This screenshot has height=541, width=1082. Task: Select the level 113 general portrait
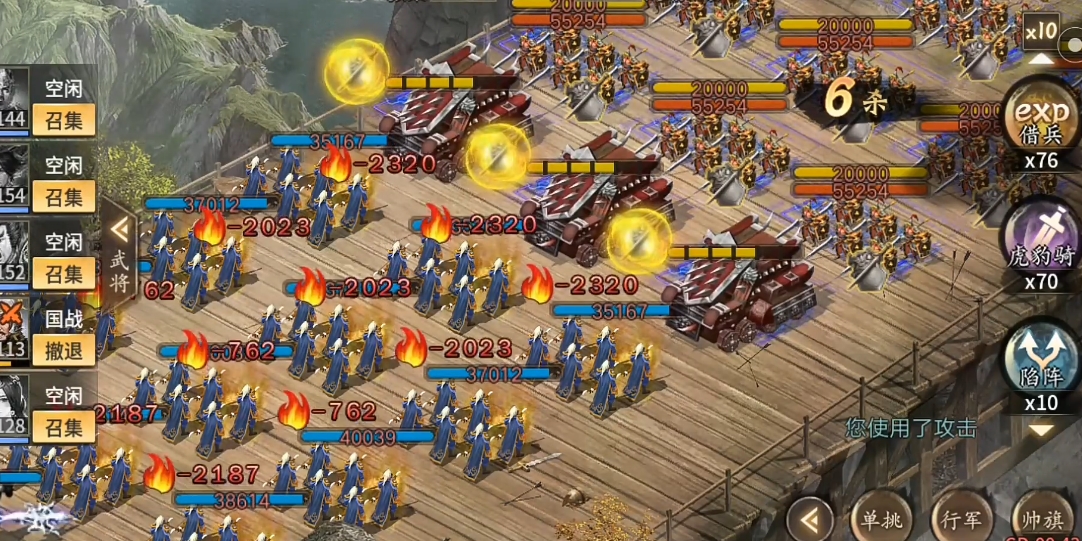tap(14, 326)
